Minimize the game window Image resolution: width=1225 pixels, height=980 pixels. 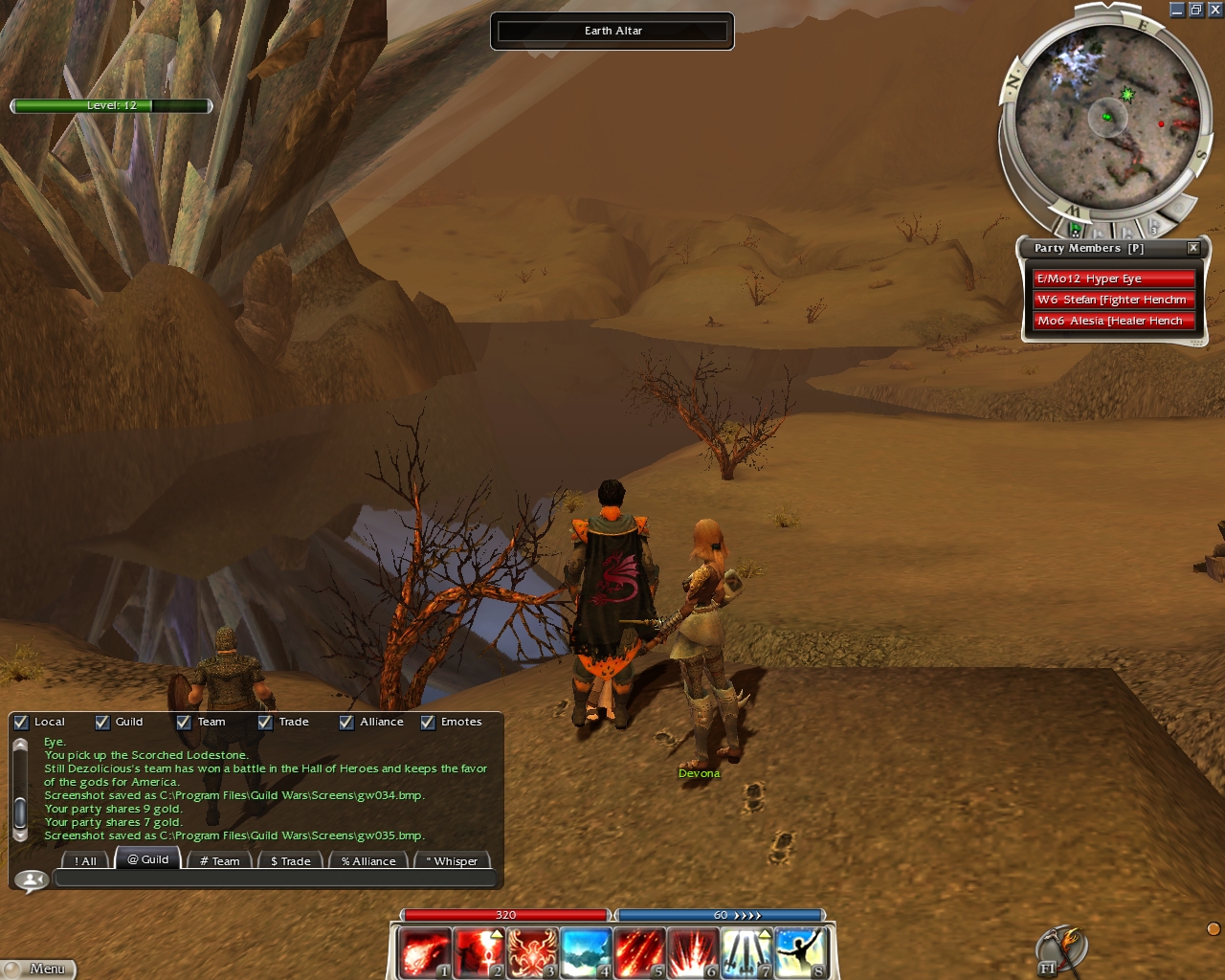(x=1177, y=10)
